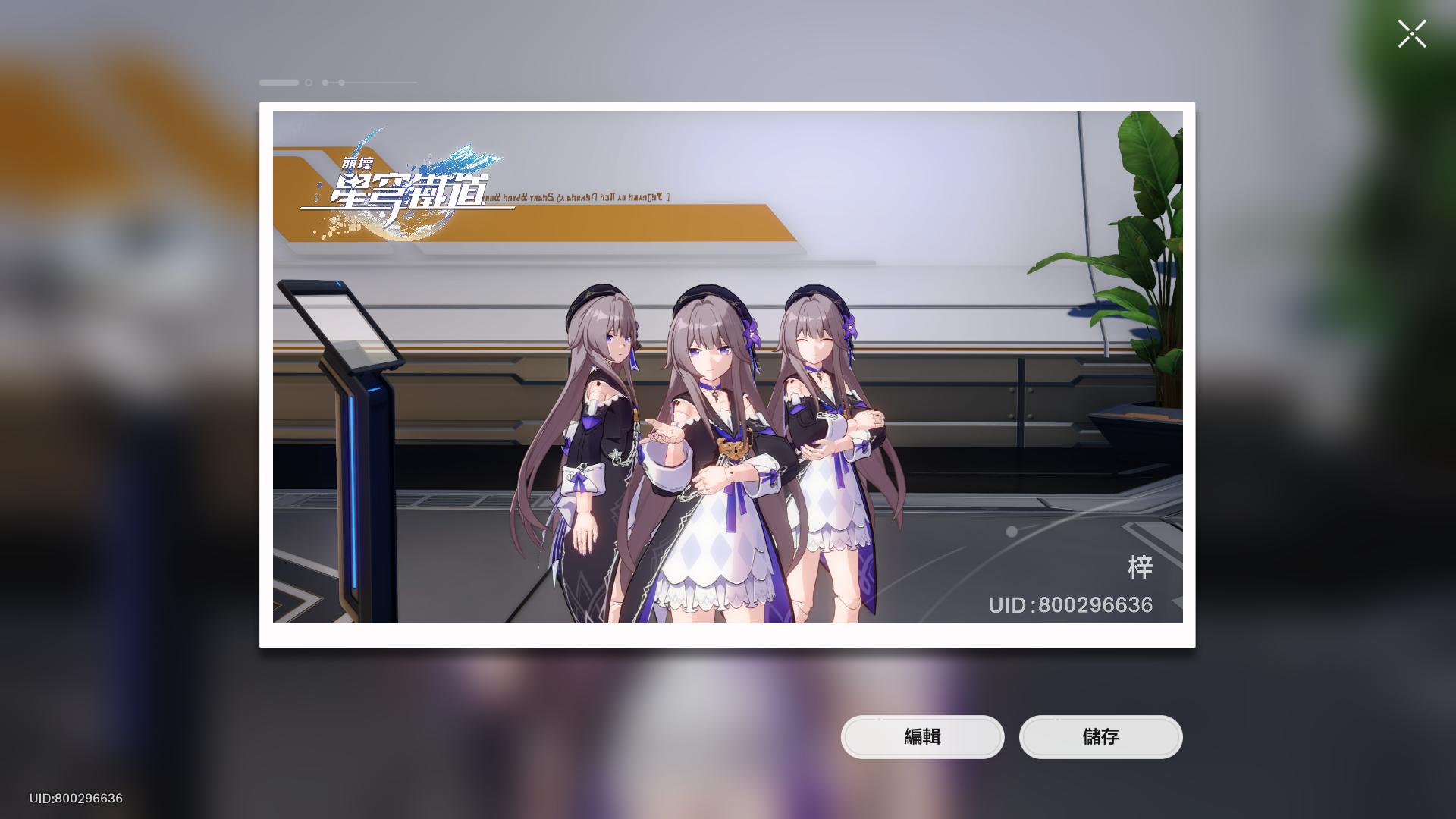This screenshot has height=819, width=1456.
Task: Close the photo preview screen
Action: (x=1412, y=34)
